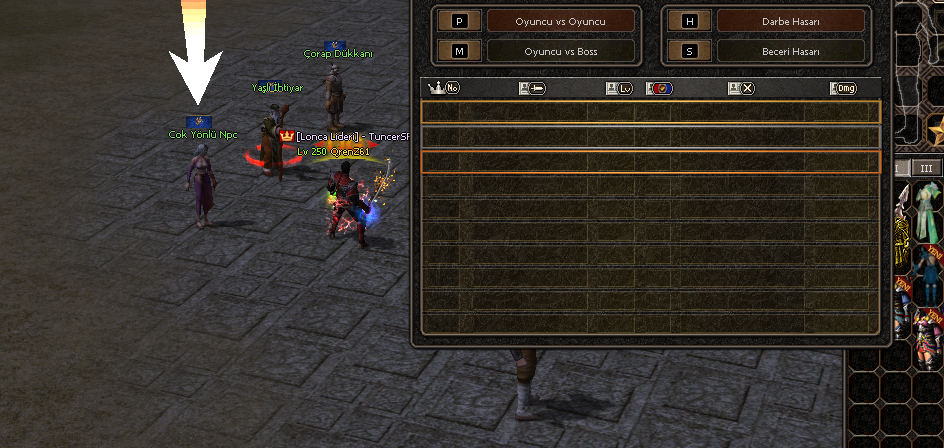This screenshot has height=448, width=944.
Task: Sort ranking by the Dmg column header
Action: point(843,88)
